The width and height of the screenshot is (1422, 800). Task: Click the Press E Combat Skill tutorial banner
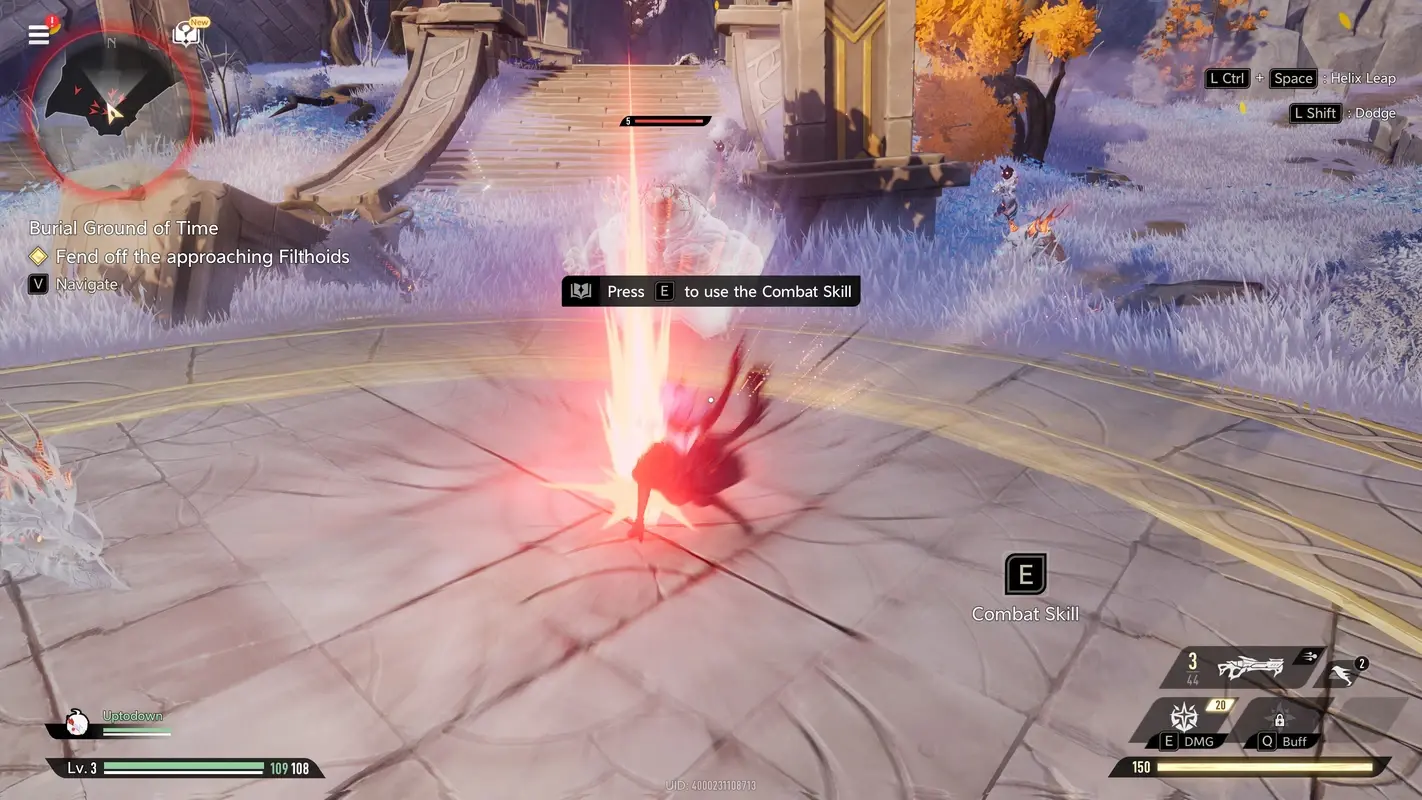[x=711, y=291]
